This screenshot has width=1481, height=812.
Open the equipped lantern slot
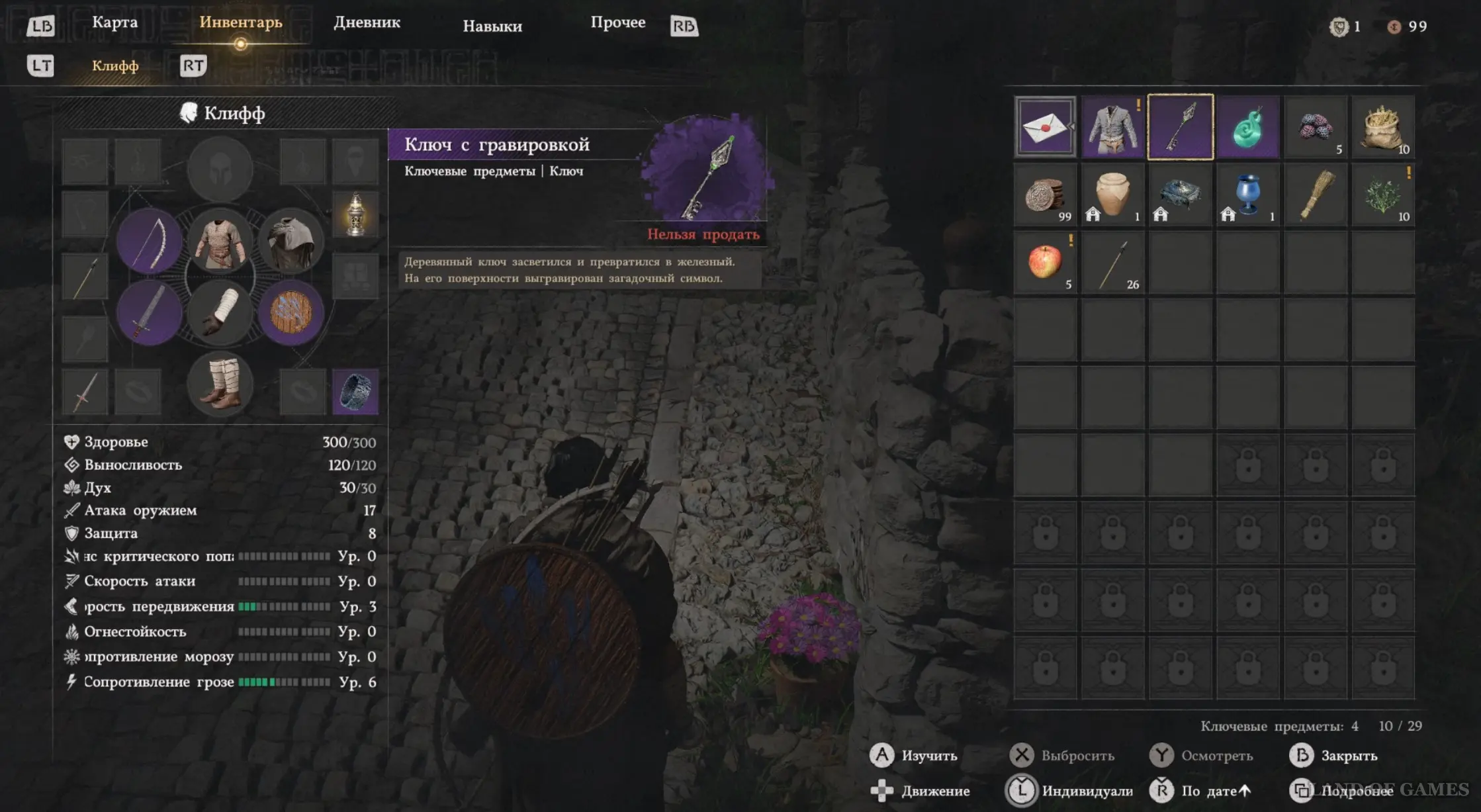(x=355, y=214)
